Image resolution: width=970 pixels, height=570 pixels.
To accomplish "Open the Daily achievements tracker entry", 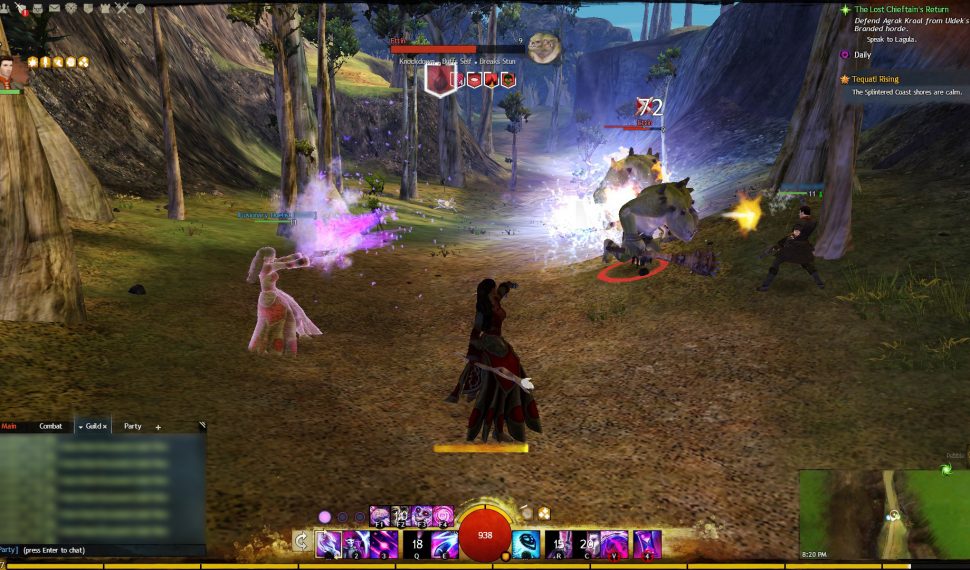I will 861,54.
